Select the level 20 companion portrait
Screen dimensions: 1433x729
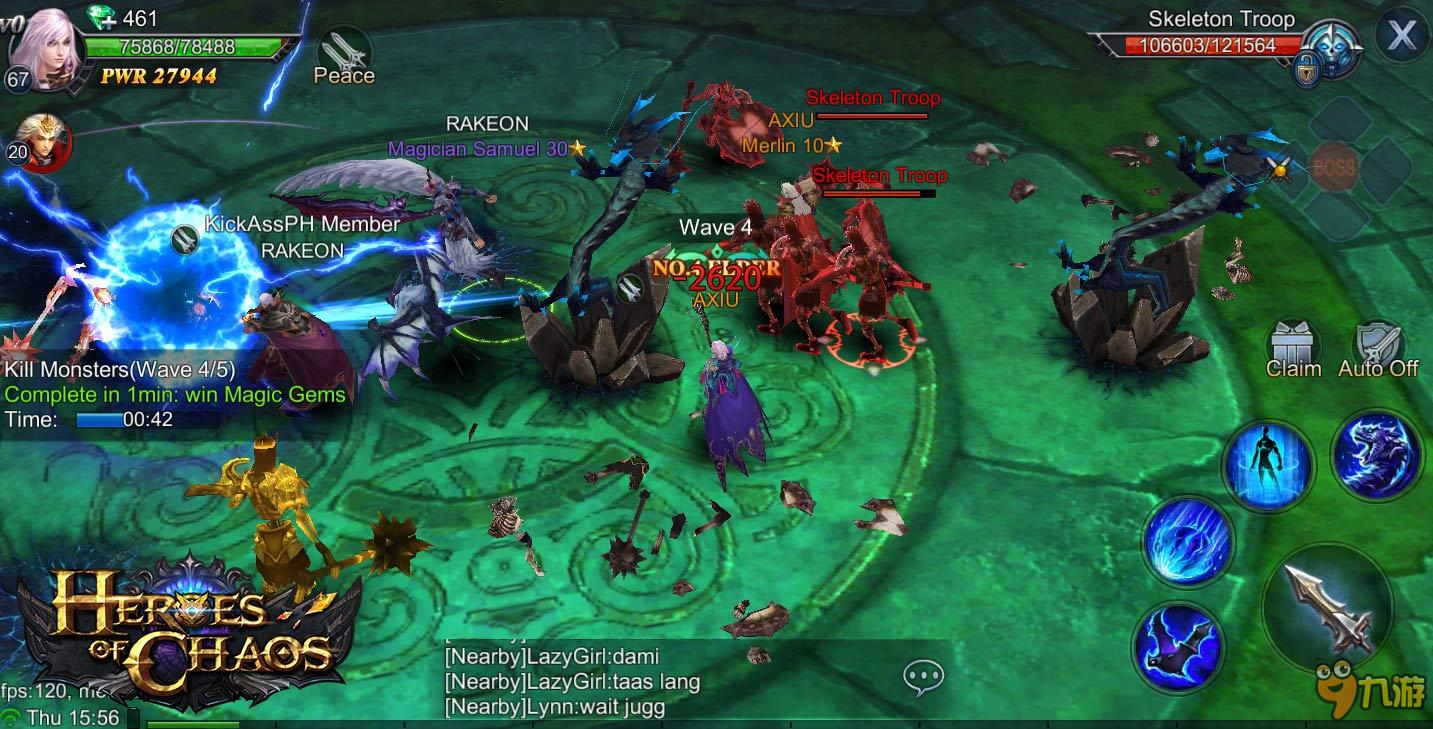tap(41, 142)
